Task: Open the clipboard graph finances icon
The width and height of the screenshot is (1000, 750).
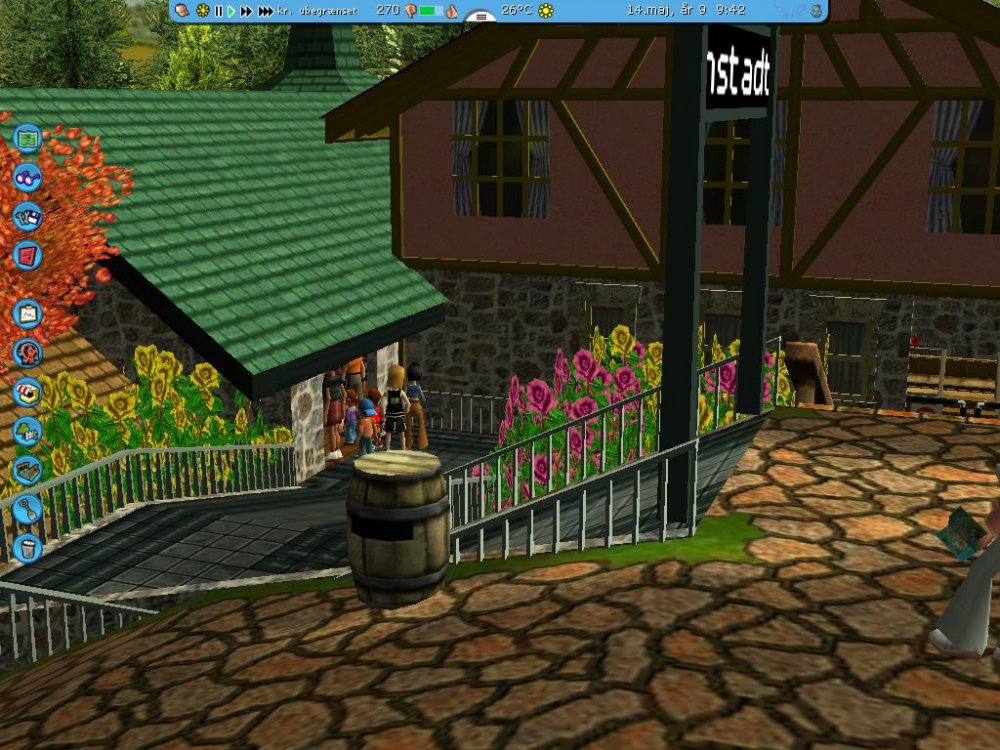Action: tap(27, 314)
